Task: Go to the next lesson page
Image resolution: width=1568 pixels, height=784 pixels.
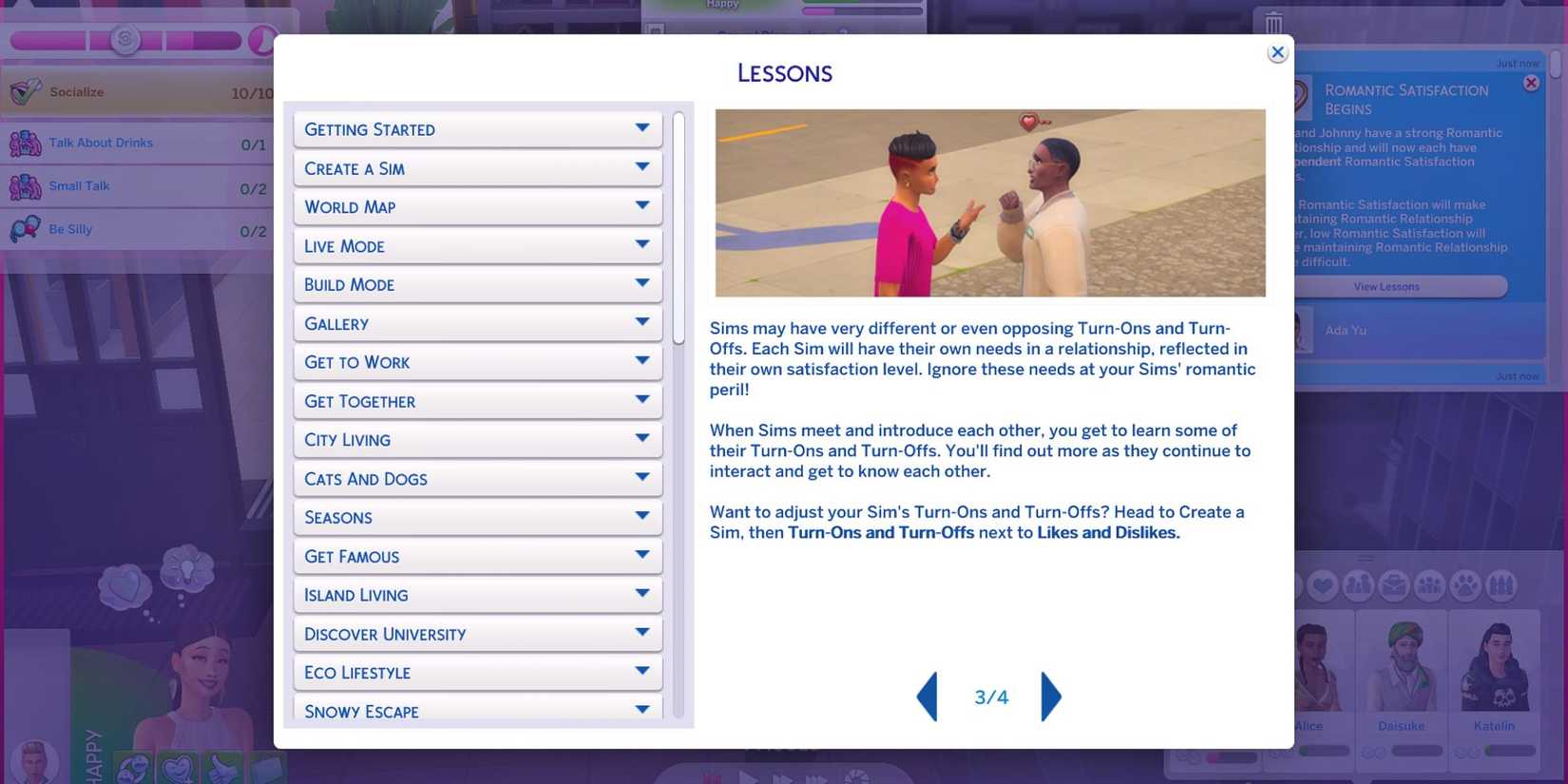Action: pyautogui.click(x=1052, y=697)
